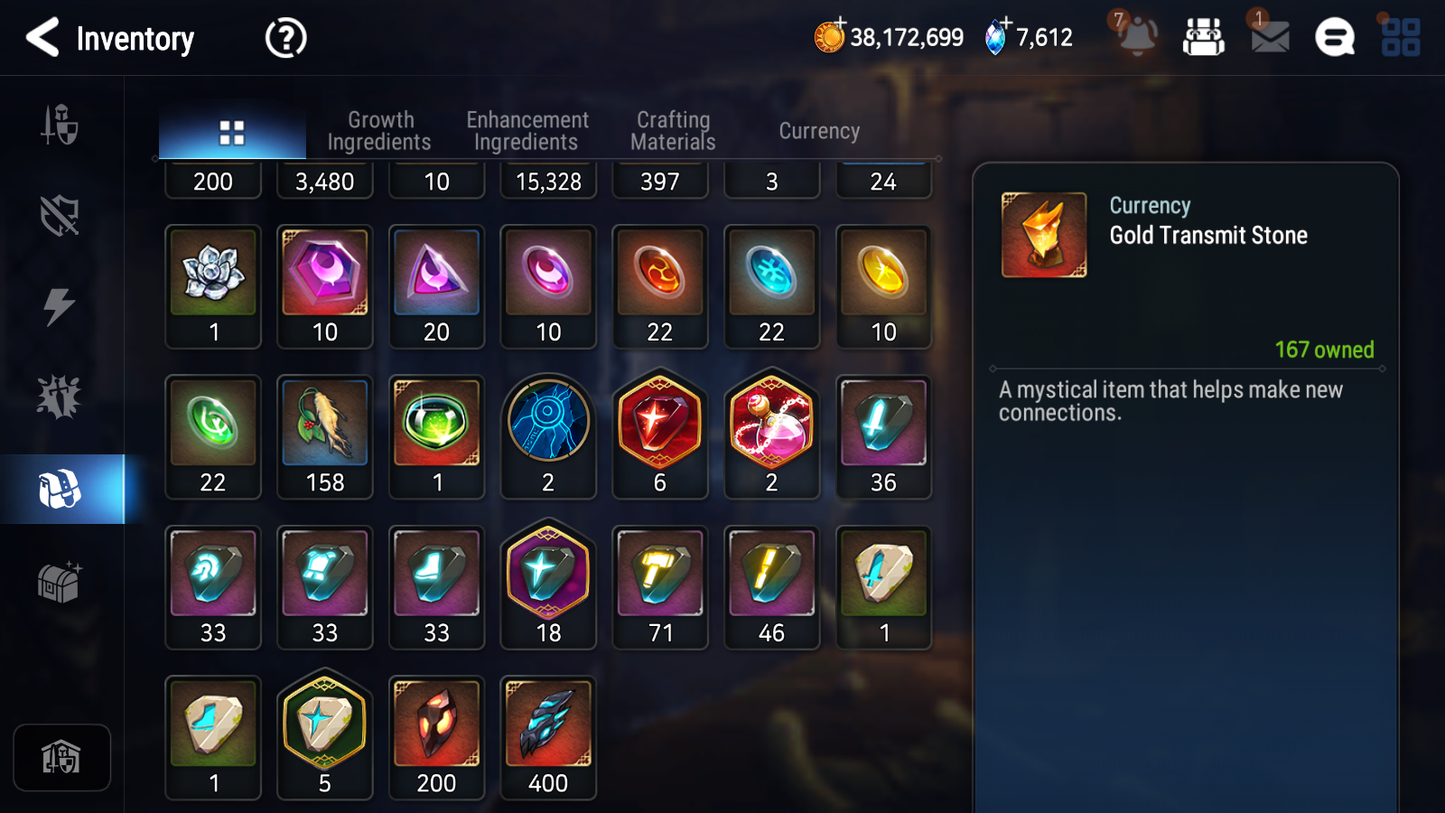This screenshot has width=1445, height=813.
Task: Open the Crafting Materials tab
Action: point(672,131)
